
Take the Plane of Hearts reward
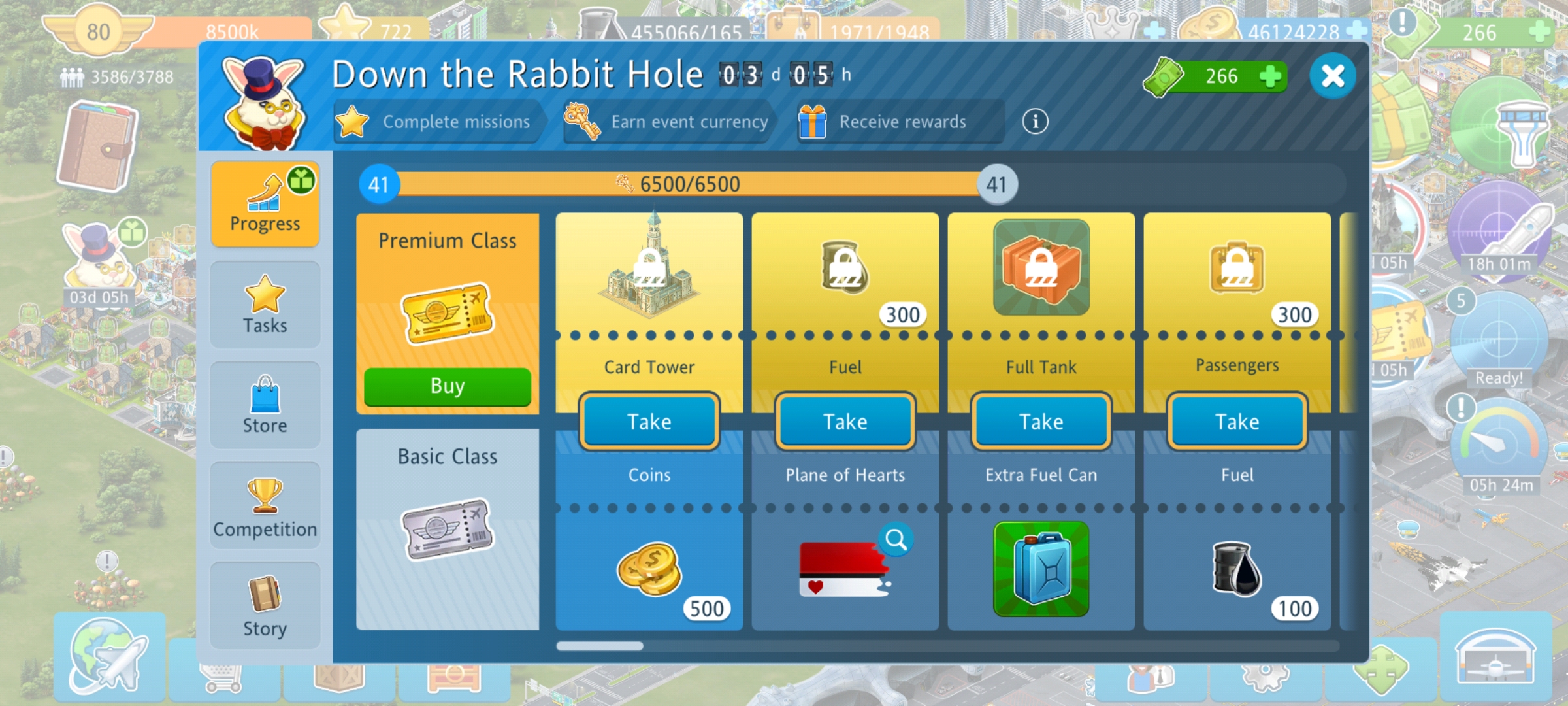tap(845, 422)
